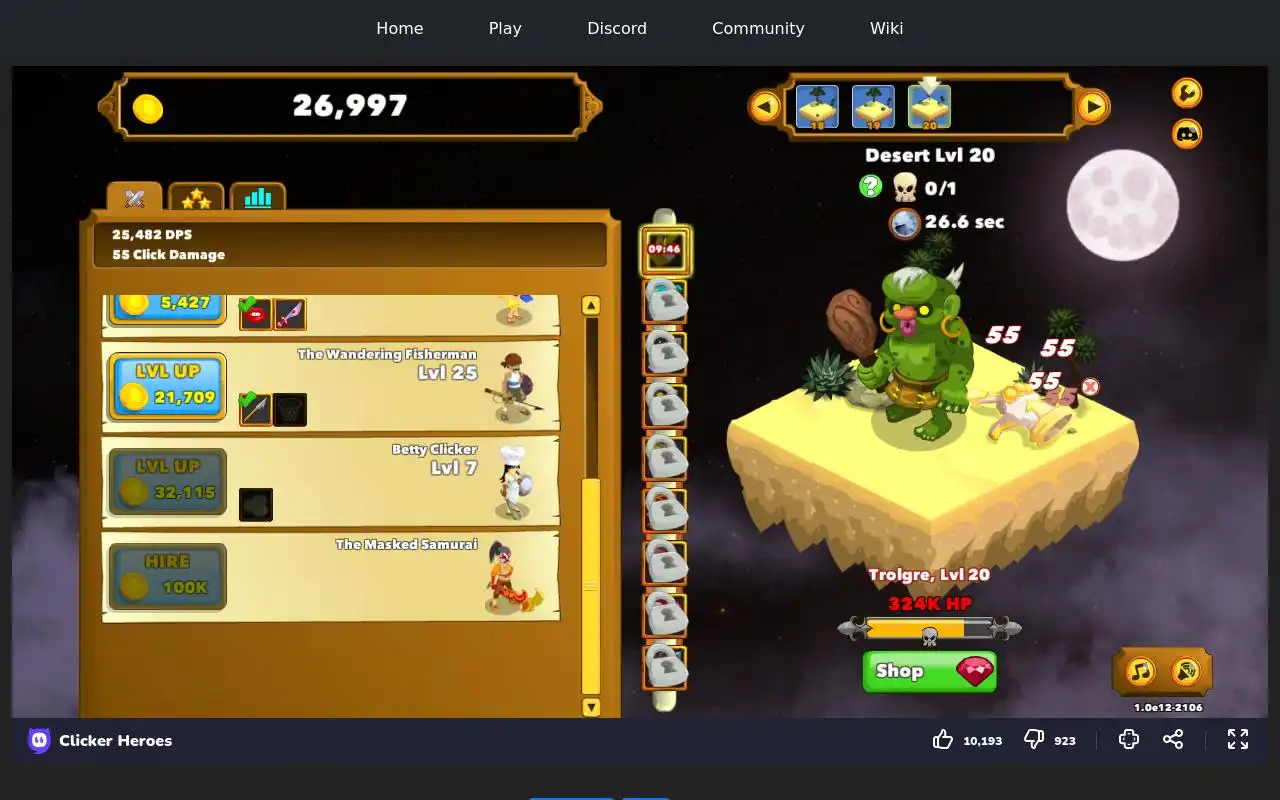Enter fullscreen mode for the game
The height and width of the screenshot is (800, 1280).
pyautogui.click(x=1238, y=739)
